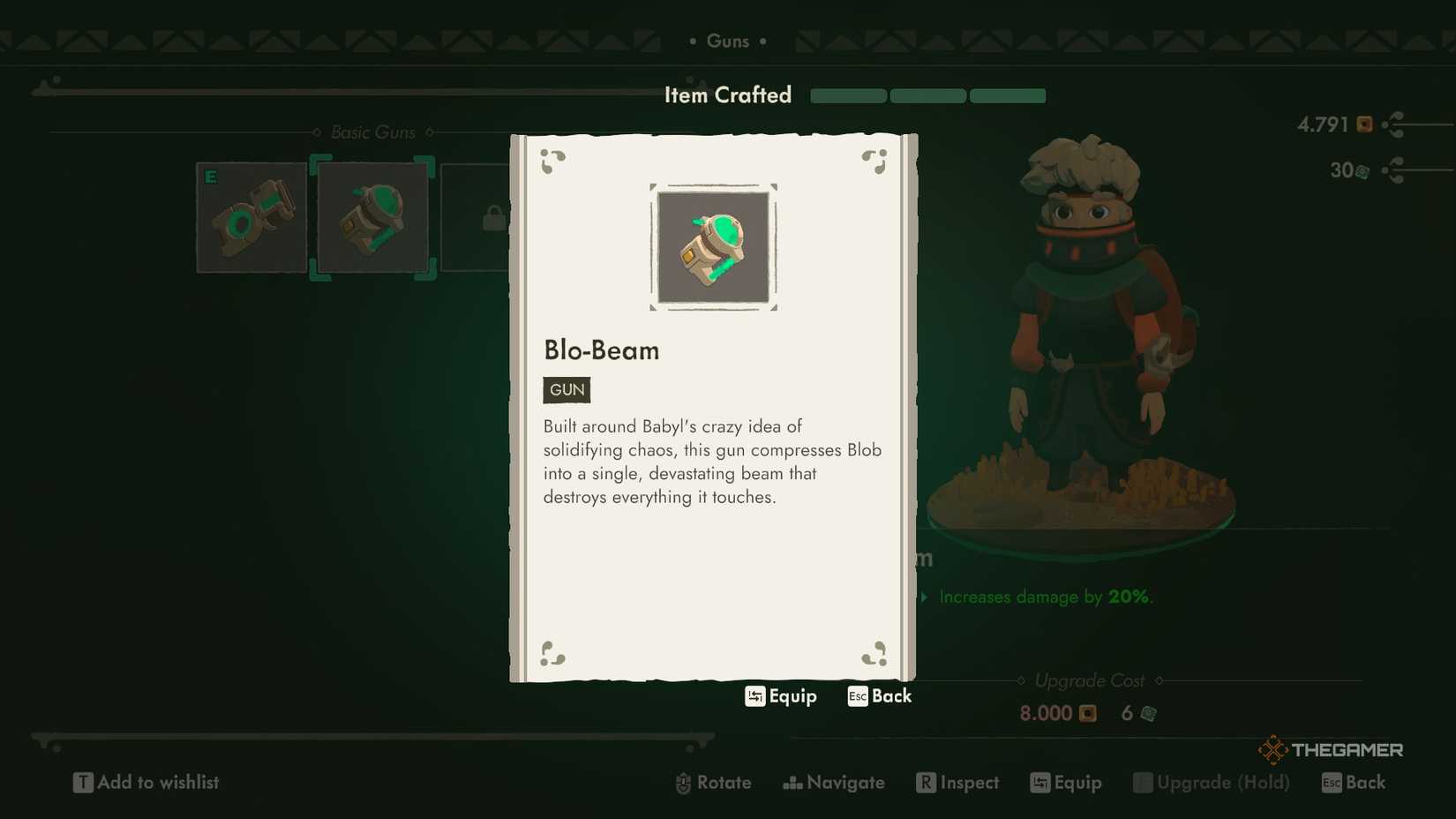Click the GUN category tag on the item card
Screen dimensions: 1456x819
point(566,389)
